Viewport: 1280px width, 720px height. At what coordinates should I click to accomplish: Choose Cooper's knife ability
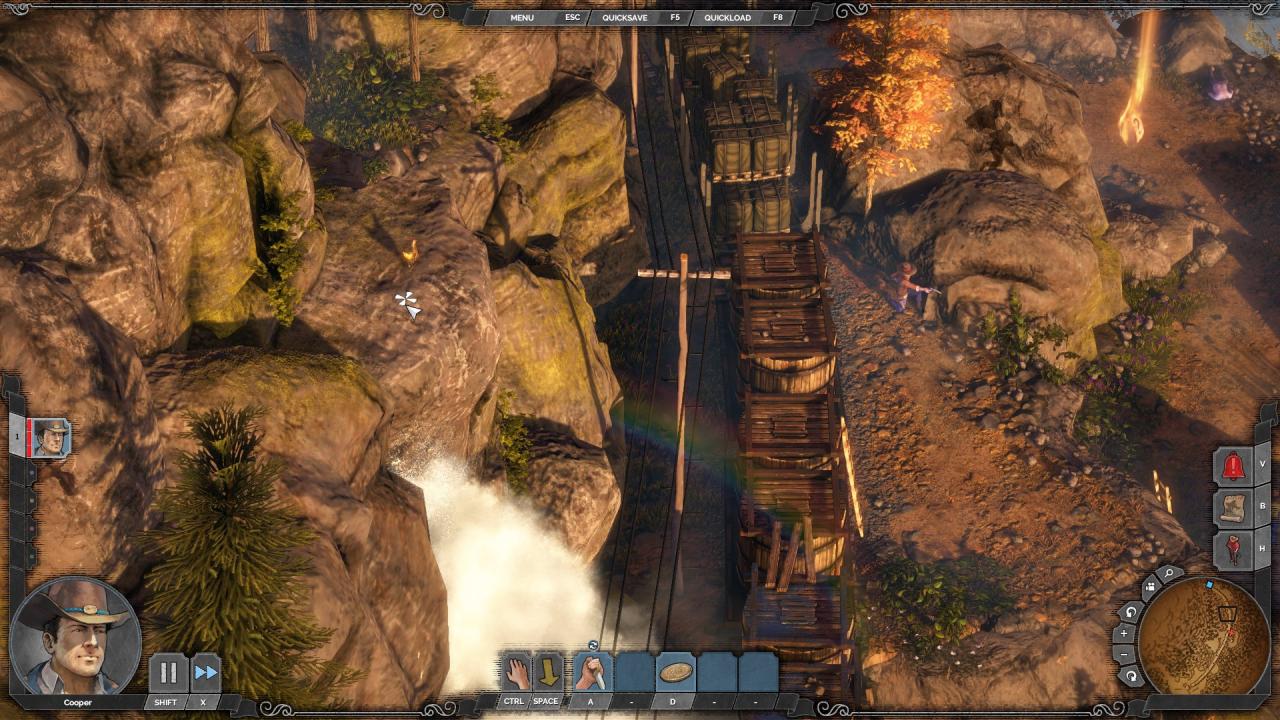[591, 671]
